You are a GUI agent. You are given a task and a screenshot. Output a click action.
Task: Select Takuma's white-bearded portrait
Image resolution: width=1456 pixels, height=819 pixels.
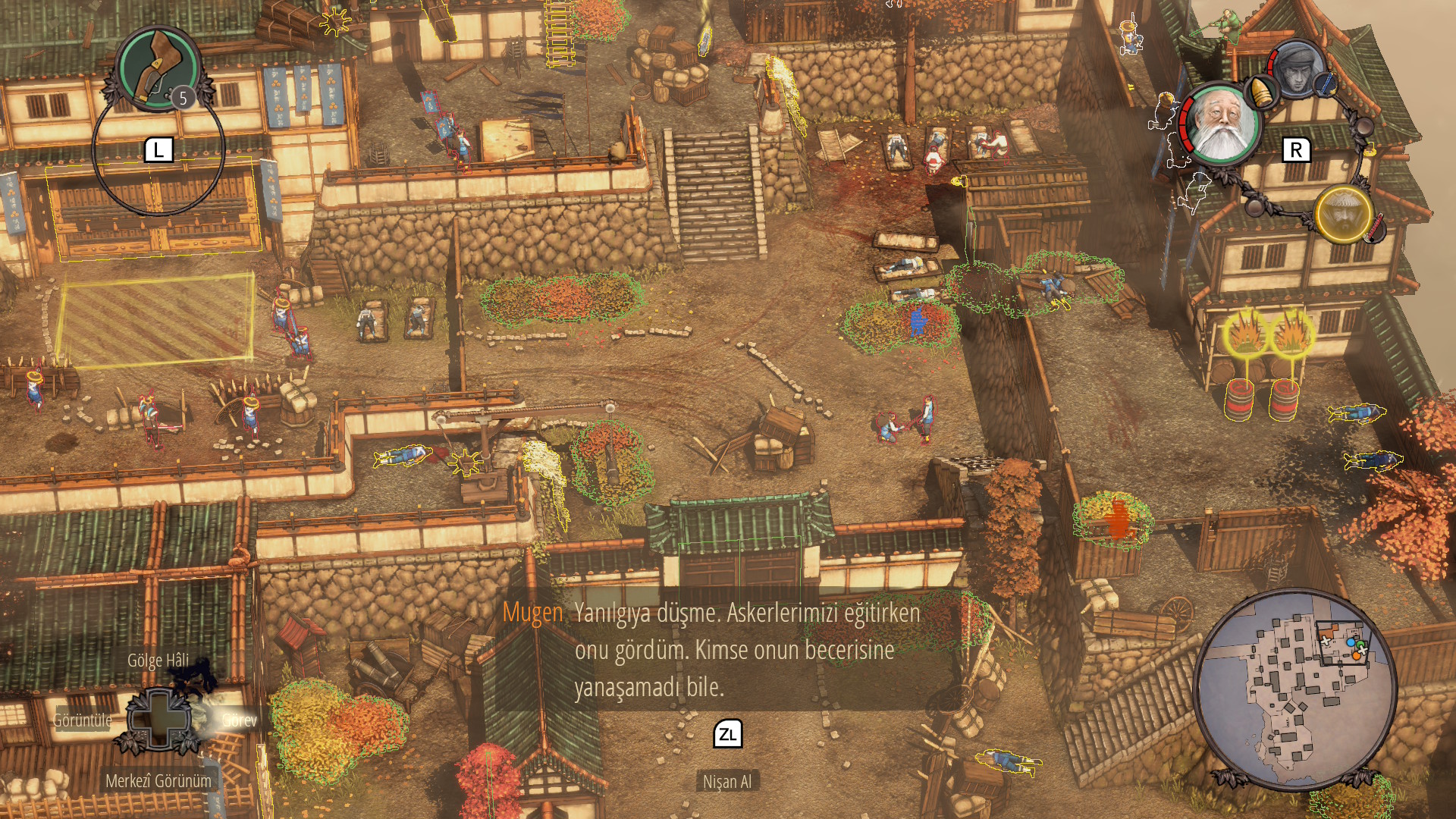pos(1222,124)
